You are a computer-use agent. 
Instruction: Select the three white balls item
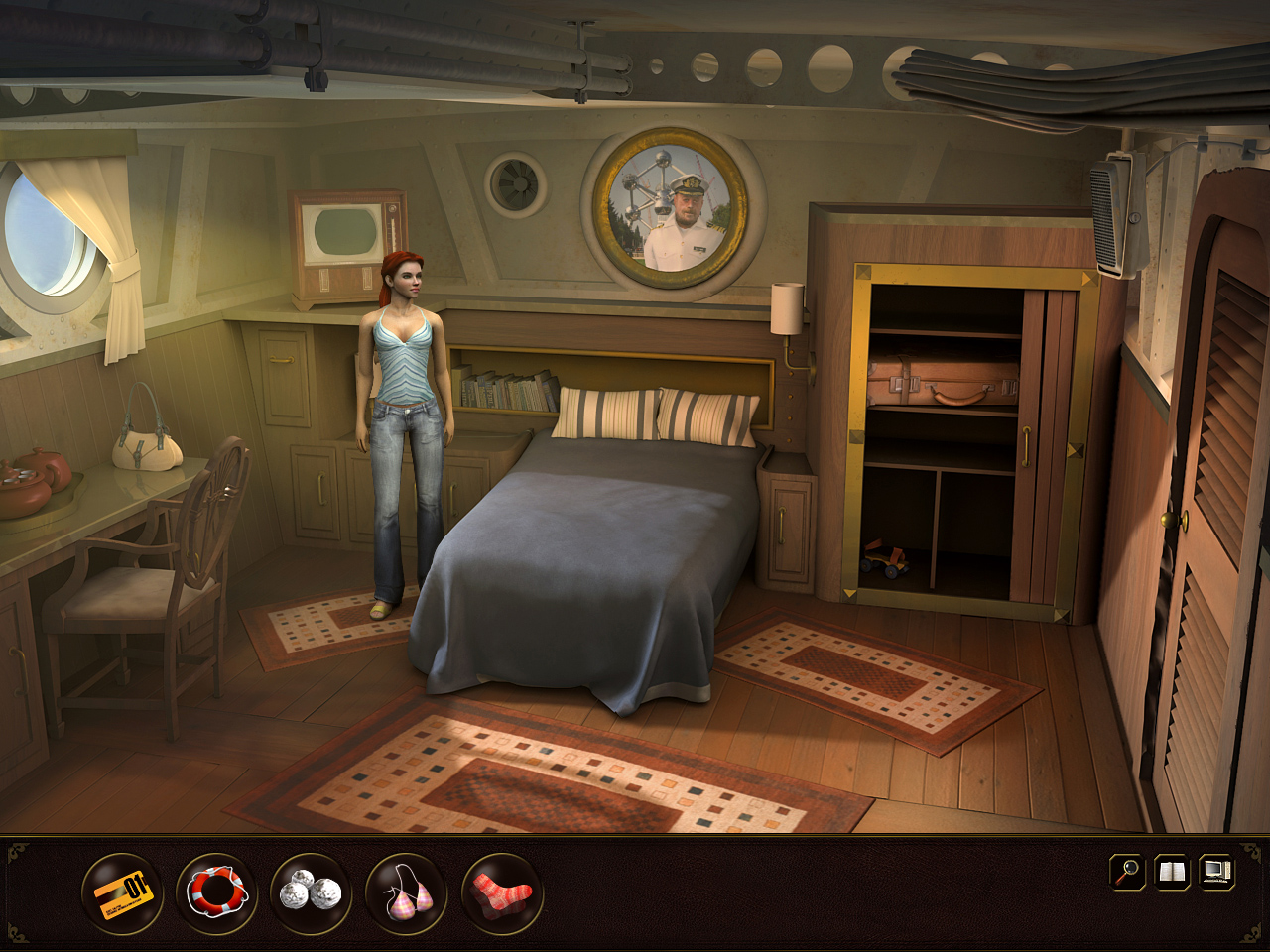(311, 892)
